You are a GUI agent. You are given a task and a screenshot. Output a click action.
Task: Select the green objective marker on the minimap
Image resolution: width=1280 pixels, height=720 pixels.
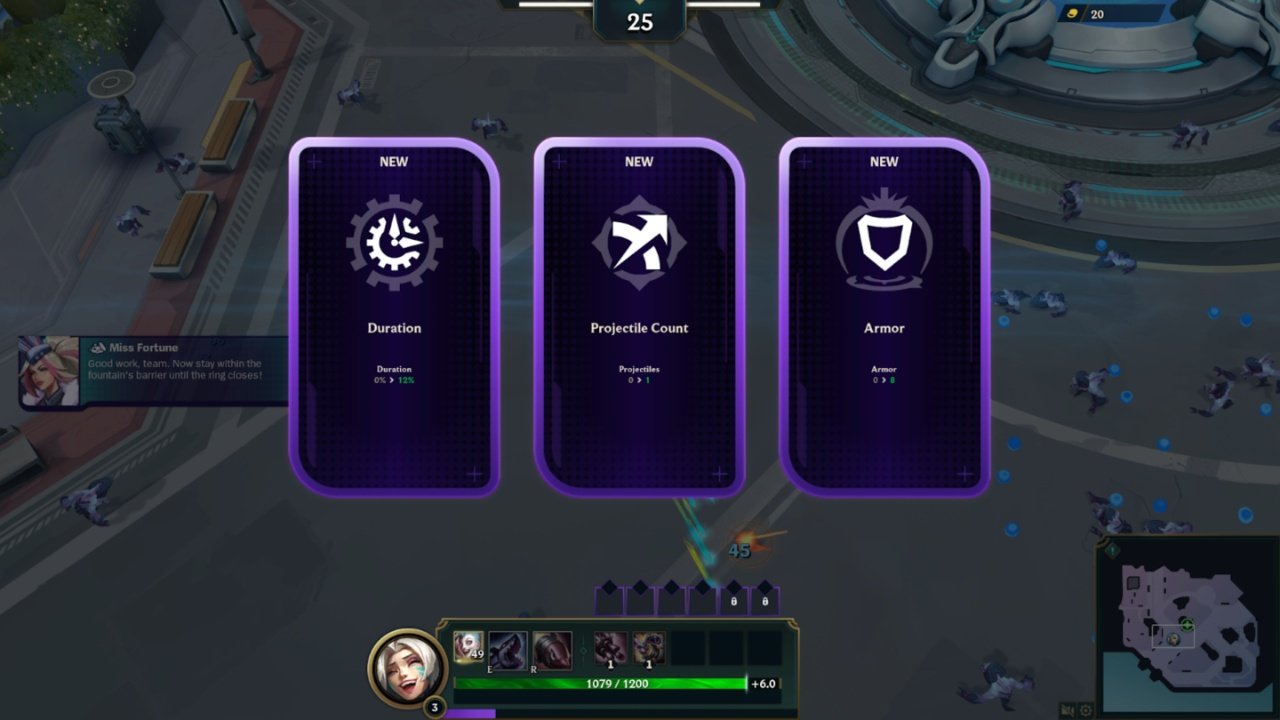1186,624
